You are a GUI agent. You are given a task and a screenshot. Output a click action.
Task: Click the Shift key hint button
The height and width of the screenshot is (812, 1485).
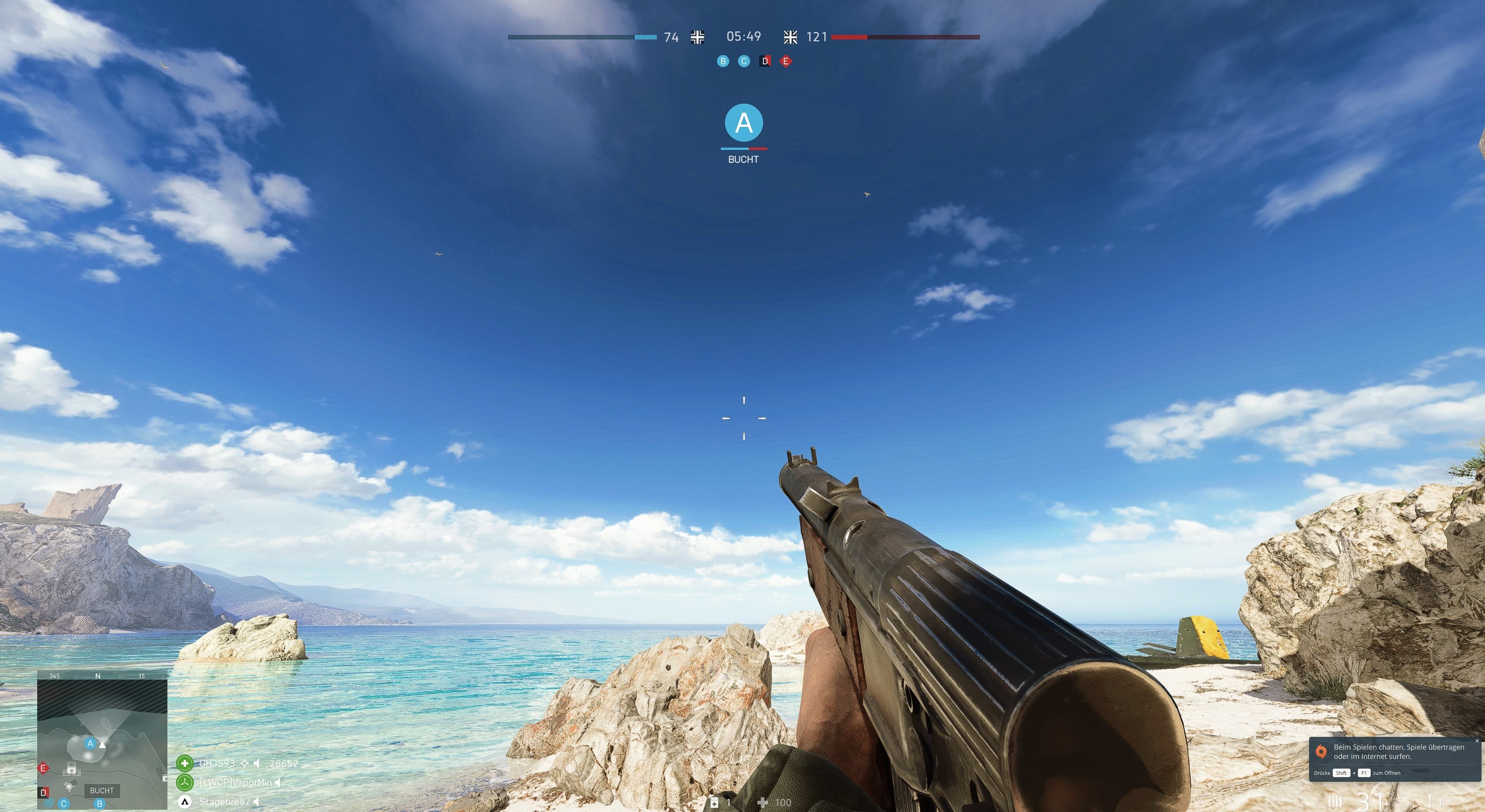[x=1342, y=773]
